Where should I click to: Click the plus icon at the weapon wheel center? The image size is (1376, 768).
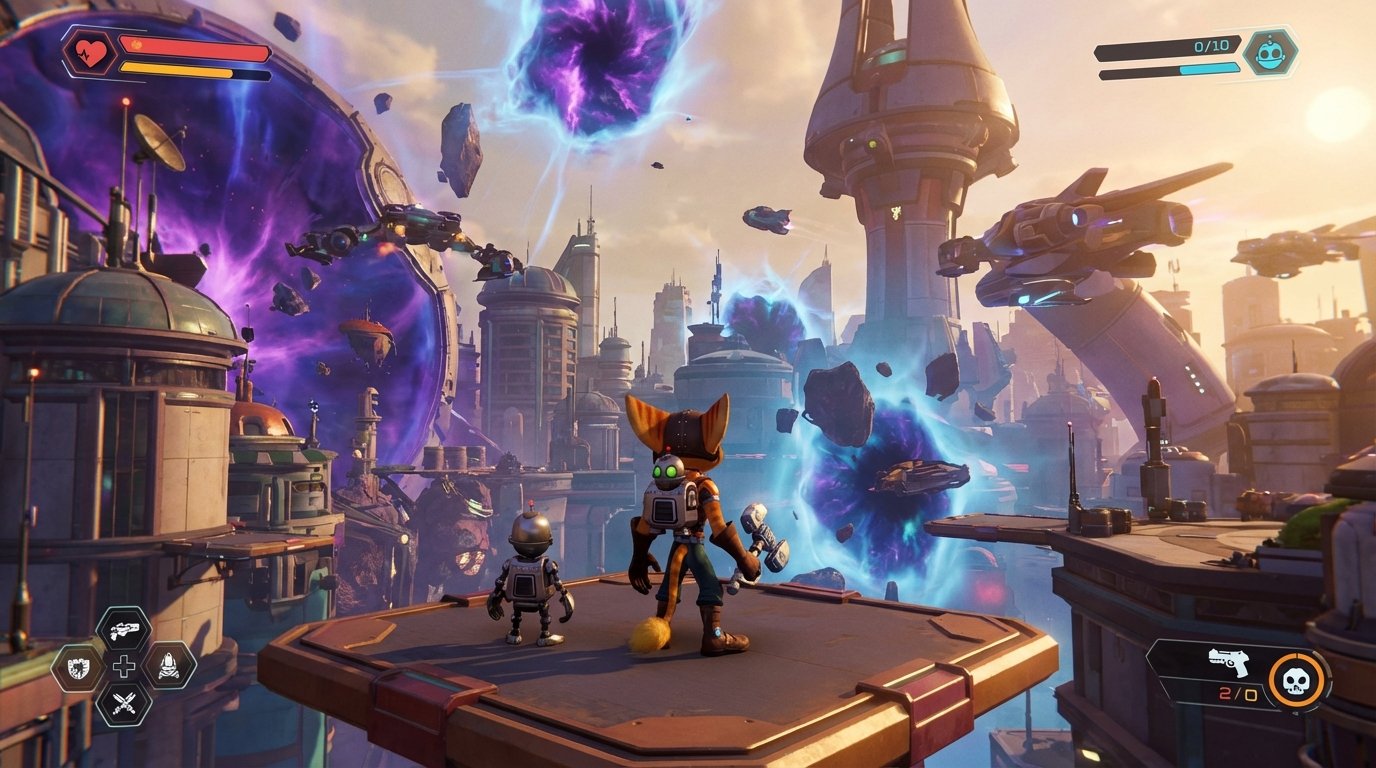[126, 663]
